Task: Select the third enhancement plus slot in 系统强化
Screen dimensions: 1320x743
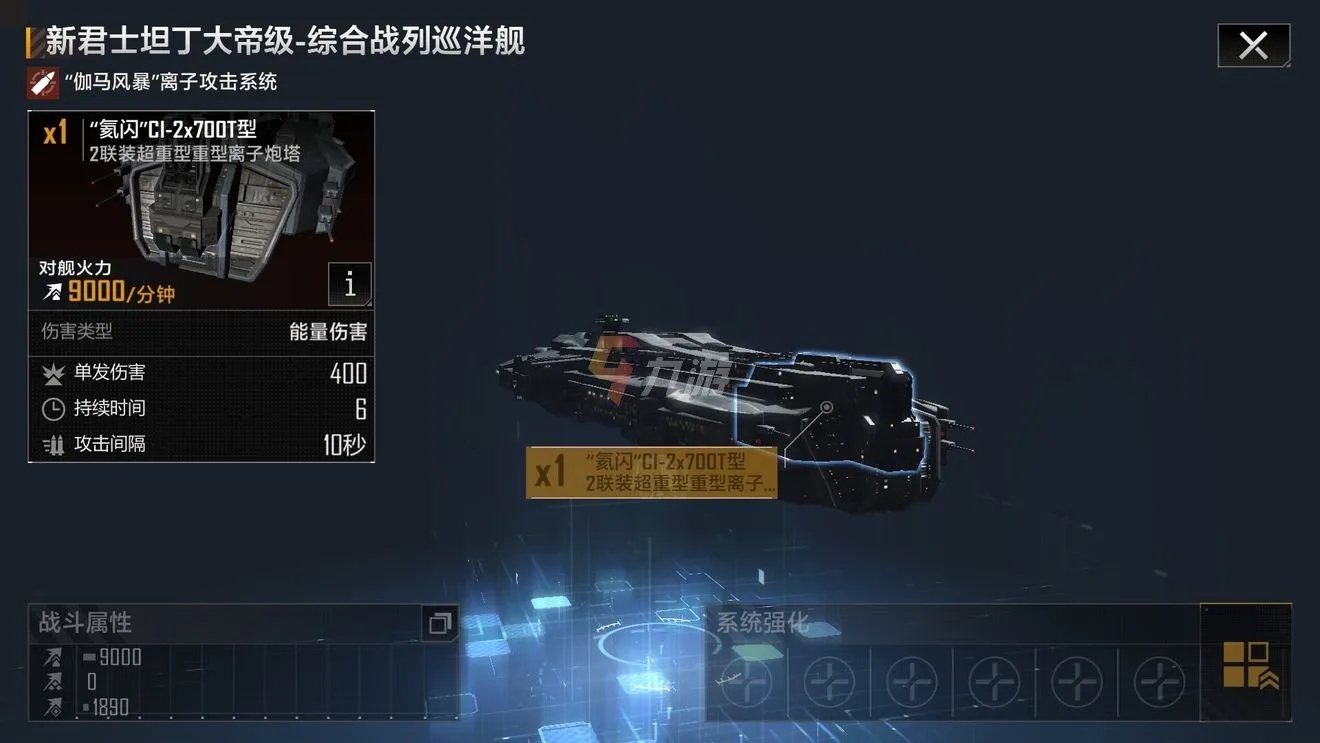Action: [x=910, y=681]
